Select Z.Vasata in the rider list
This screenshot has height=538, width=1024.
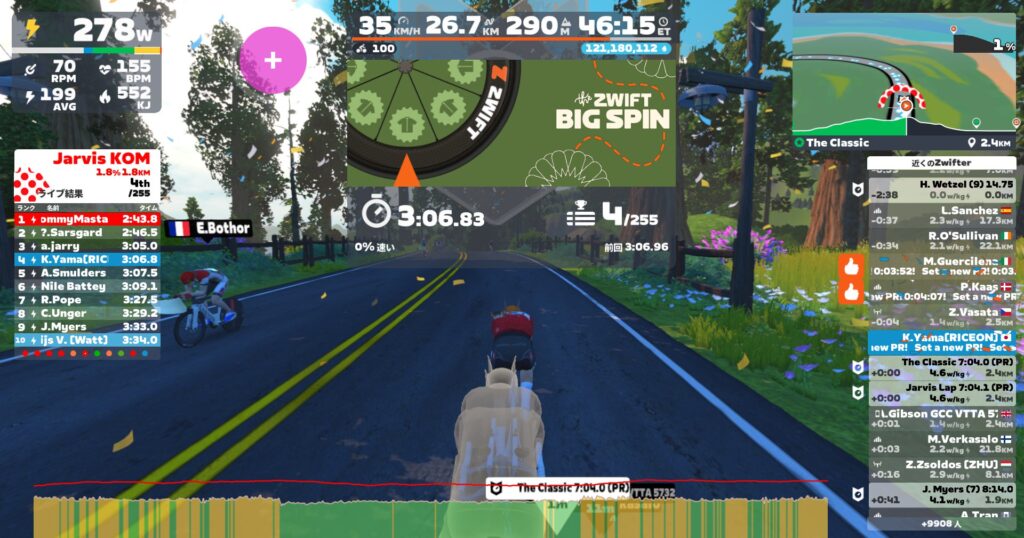(940, 317)
